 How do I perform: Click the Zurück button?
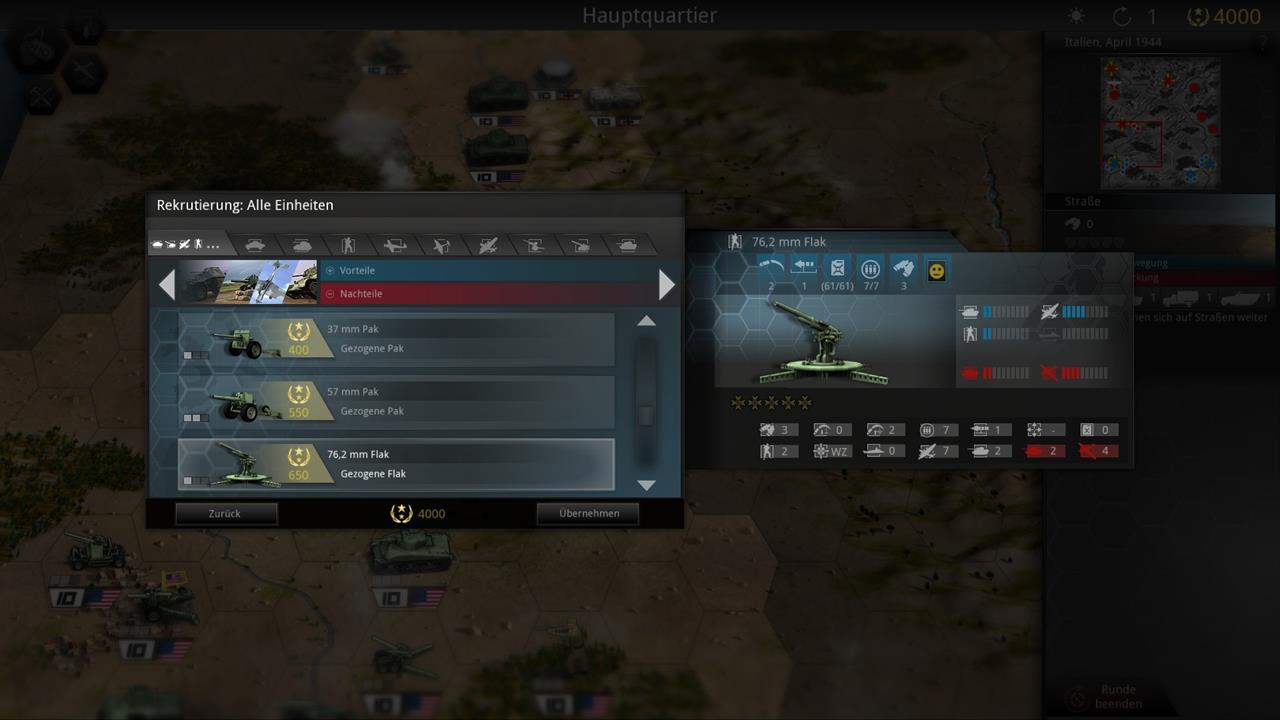tap(226, 513)
